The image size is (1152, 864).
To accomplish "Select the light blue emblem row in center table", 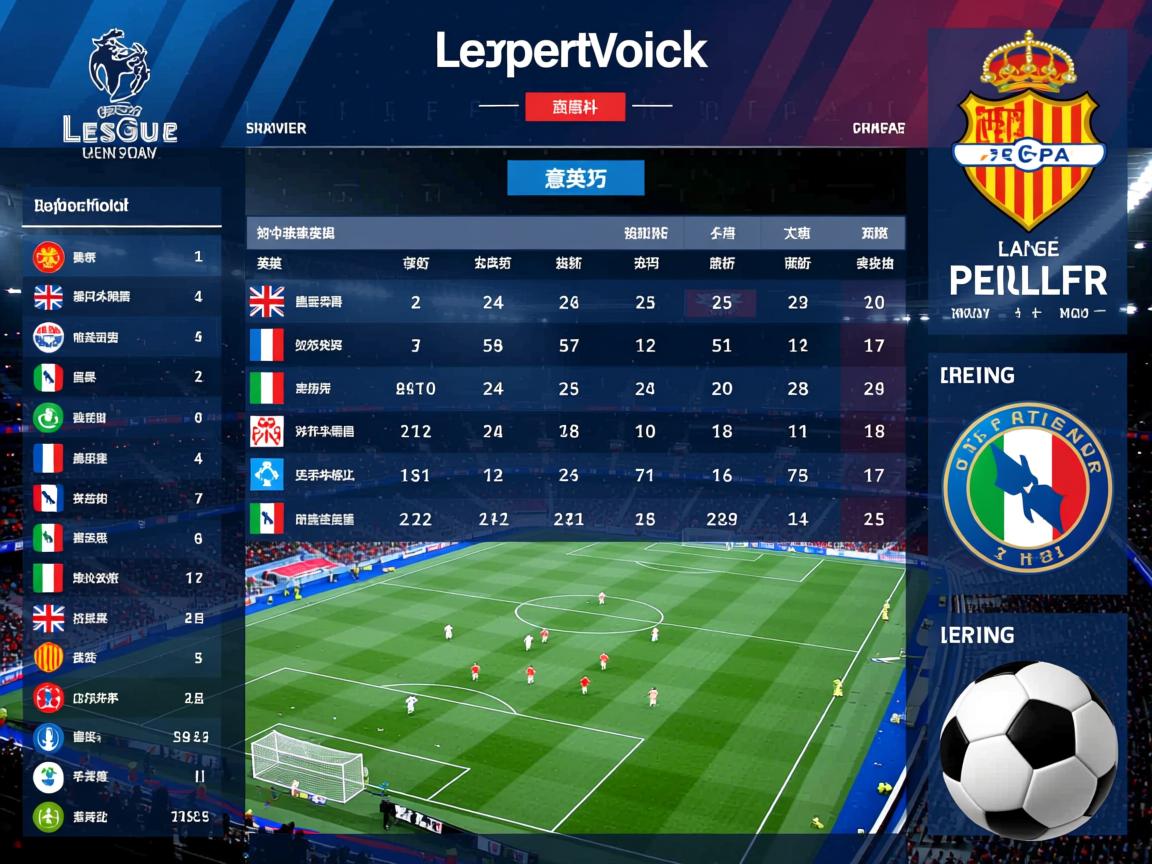I will click(575, 475).
